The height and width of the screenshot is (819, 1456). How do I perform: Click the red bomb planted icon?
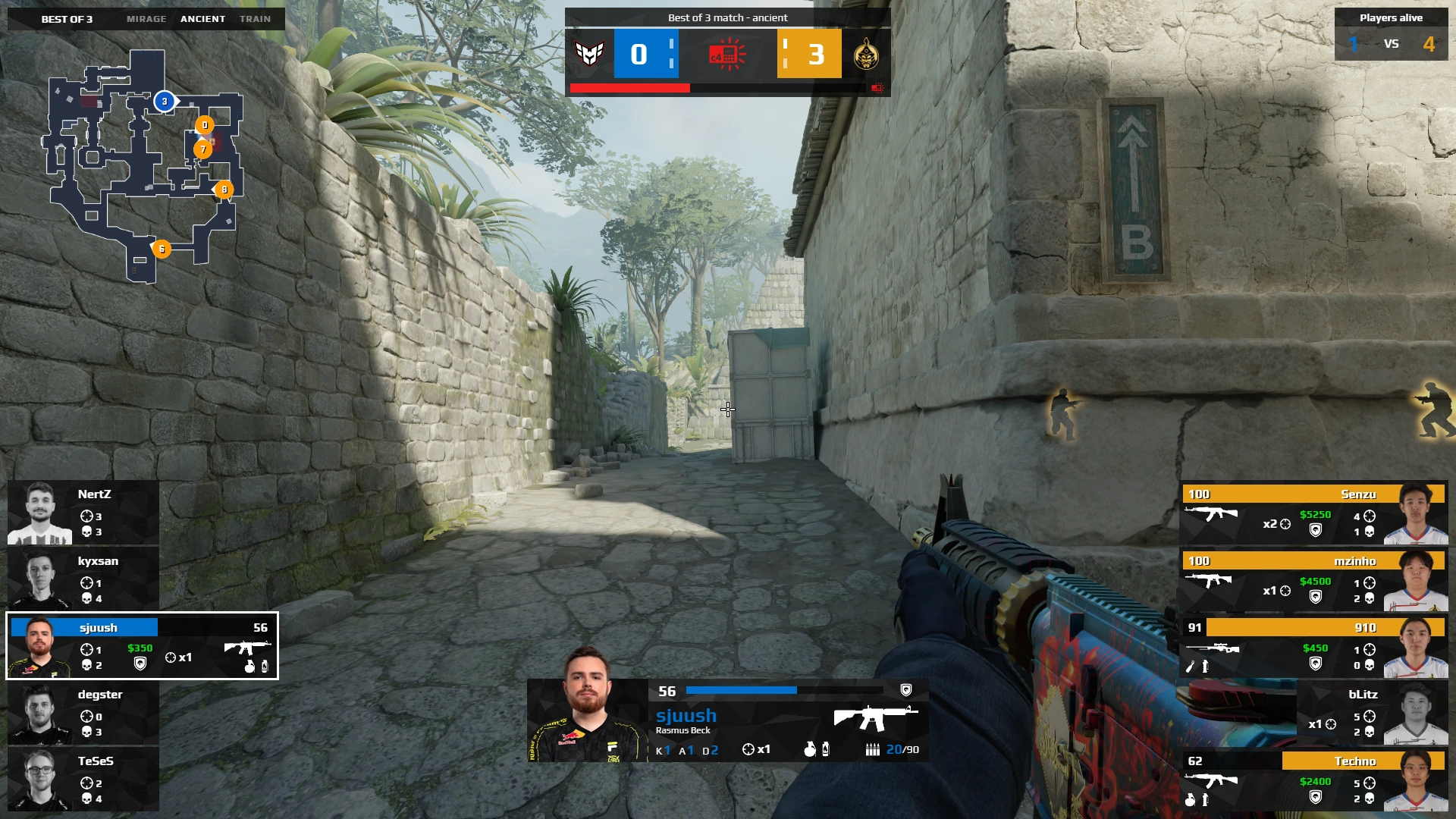pyautogui.click(x=727, y=55)
